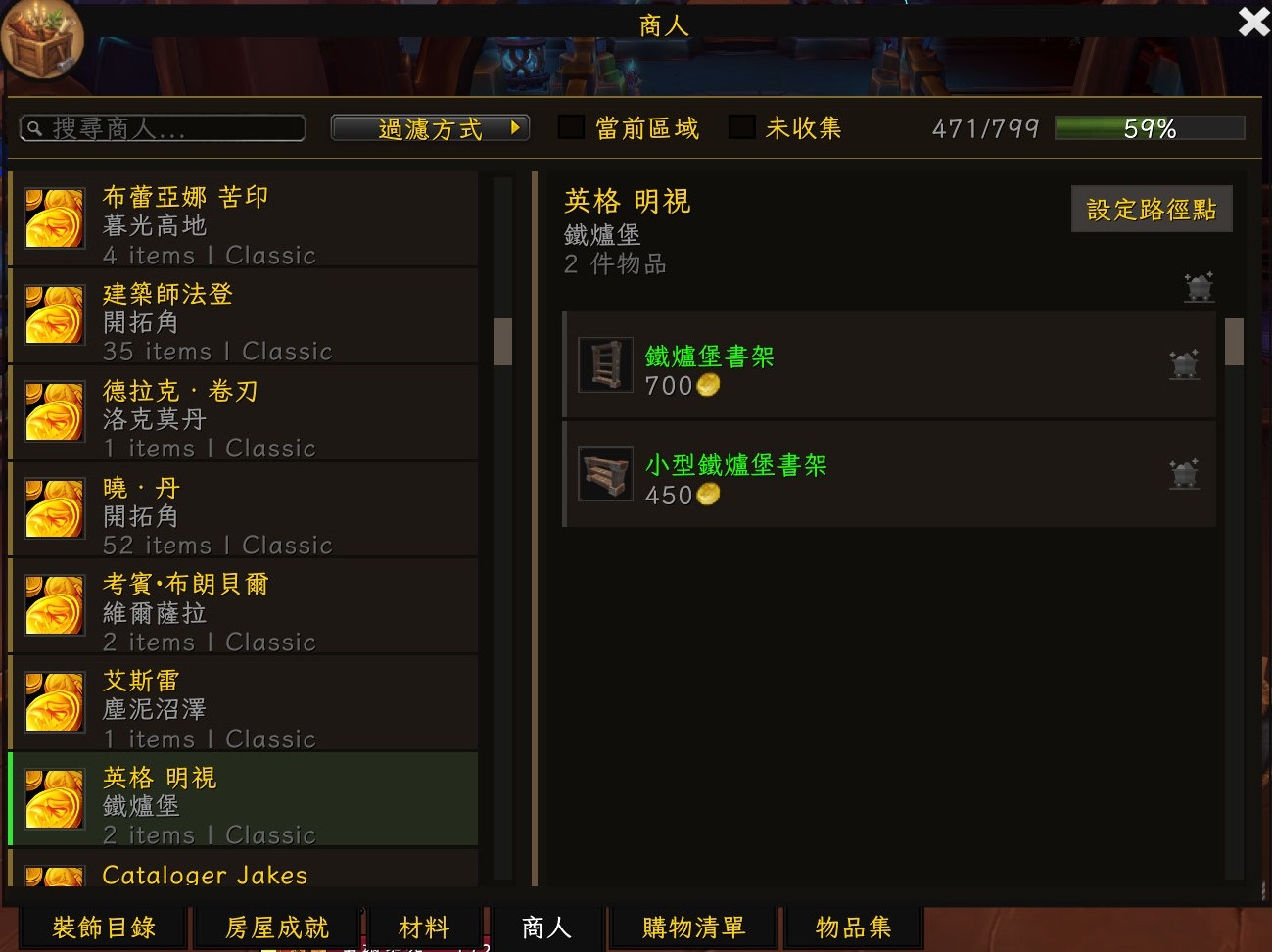The width and height of the screenshot is (1272, 952).
Task: Open the 購物清單 tab
Action: click(x=693, y=928)
